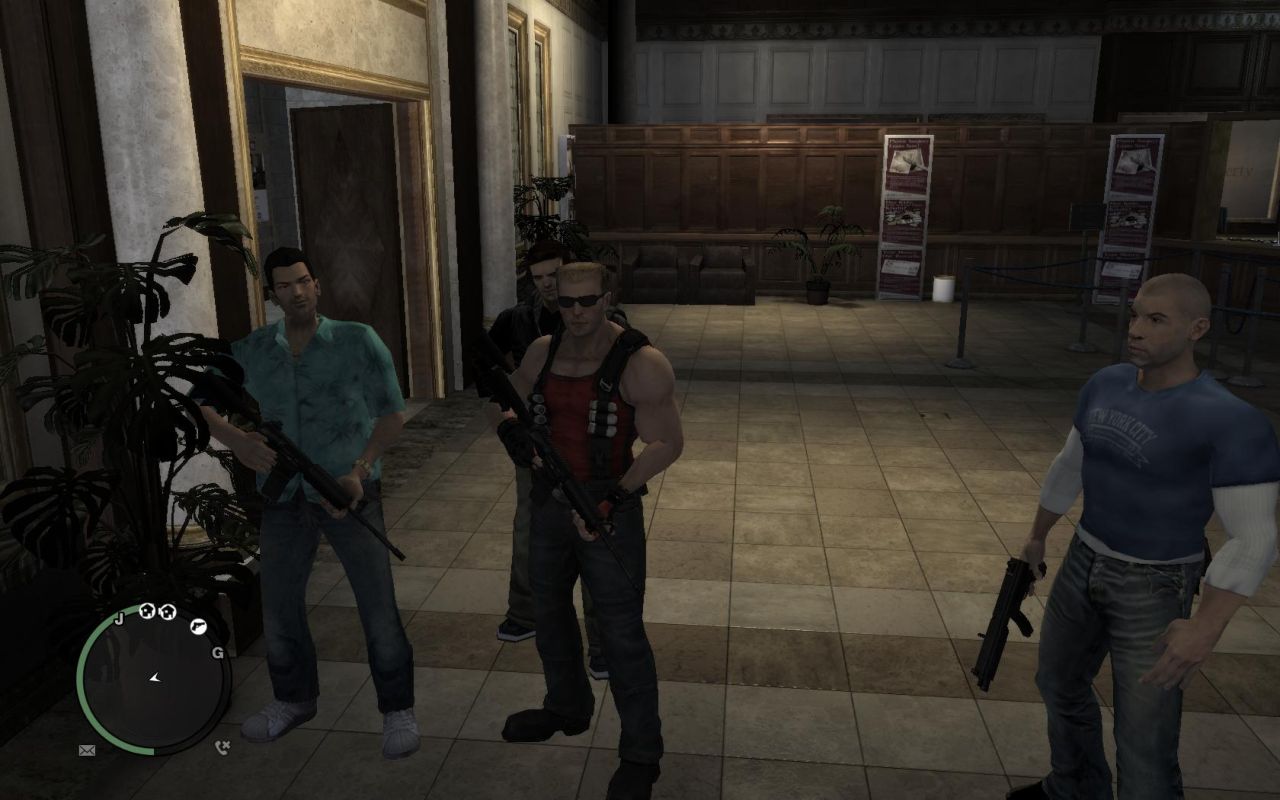1280x800 pixels.
Task: Click the circular radar minimap
Action: (153, 680)
